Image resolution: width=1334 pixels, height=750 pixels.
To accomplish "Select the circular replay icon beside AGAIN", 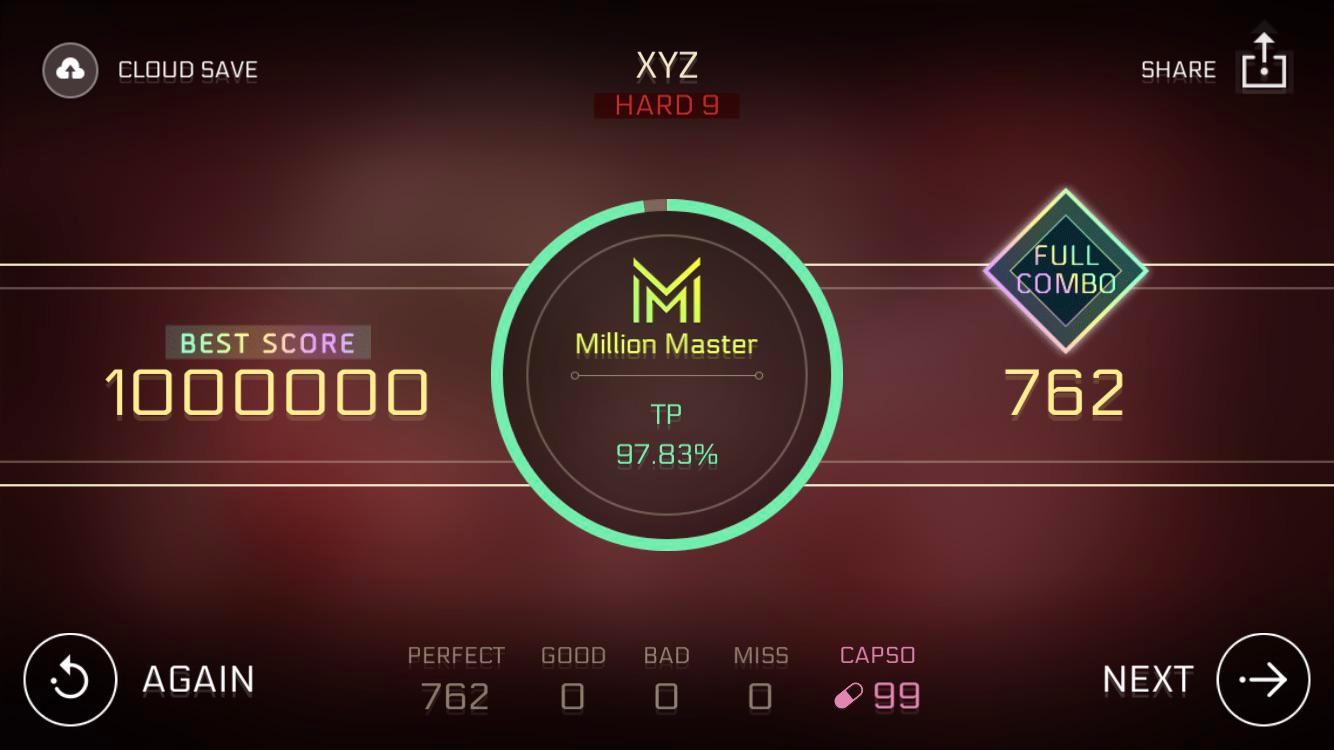I will pyautogui.click(x=68, y=679).
